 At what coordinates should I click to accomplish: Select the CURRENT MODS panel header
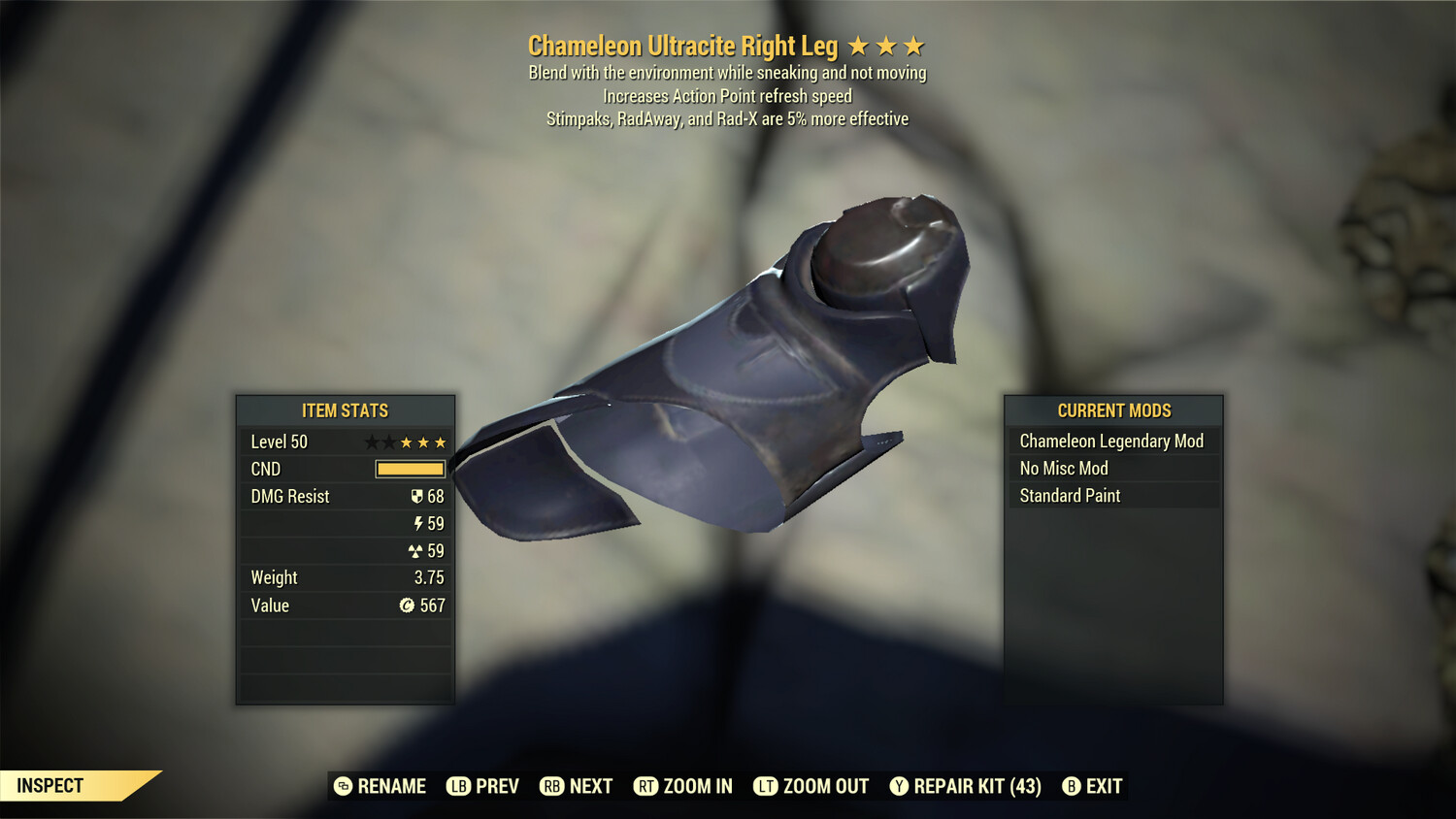[1113, 410]
